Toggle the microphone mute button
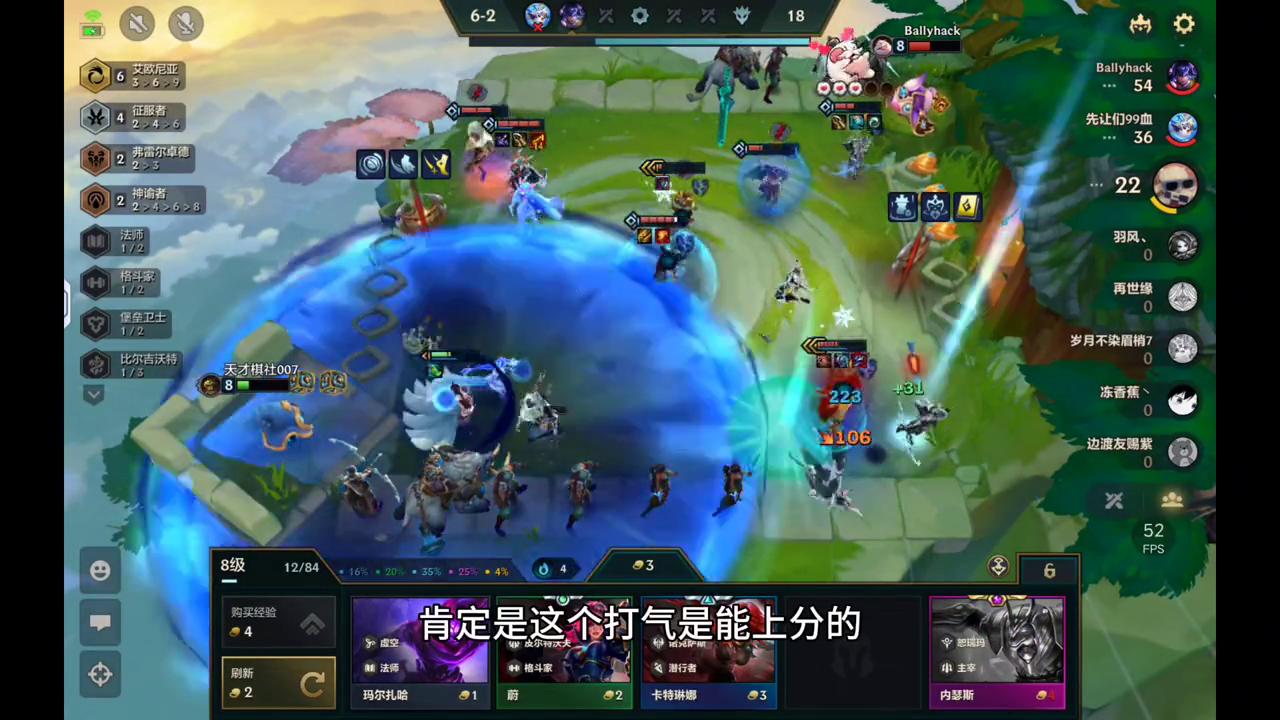This screenshot has height=720, width=1280. [185, 24]
